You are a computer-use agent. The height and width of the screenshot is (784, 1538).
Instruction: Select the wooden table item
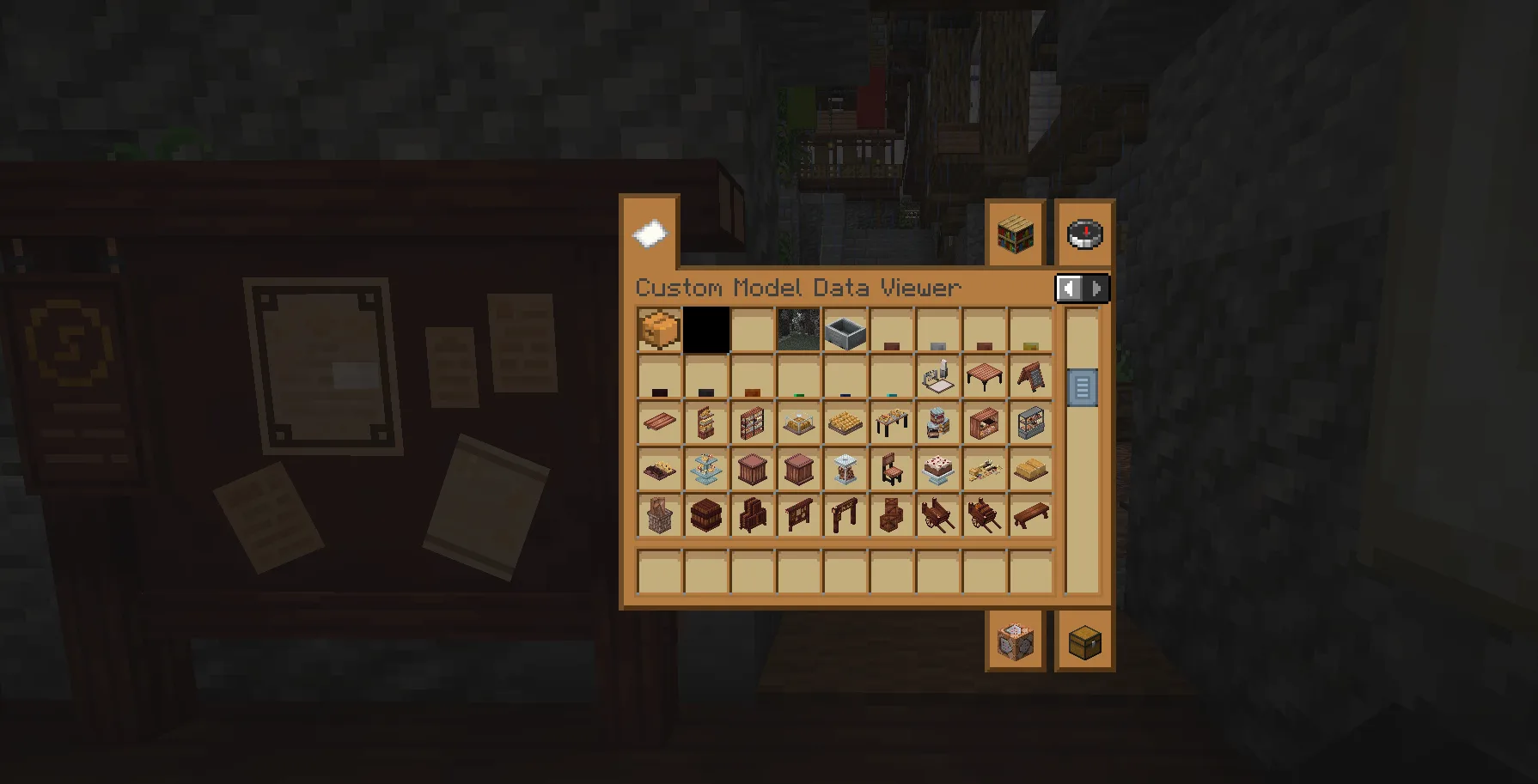[x=984, y=377]
